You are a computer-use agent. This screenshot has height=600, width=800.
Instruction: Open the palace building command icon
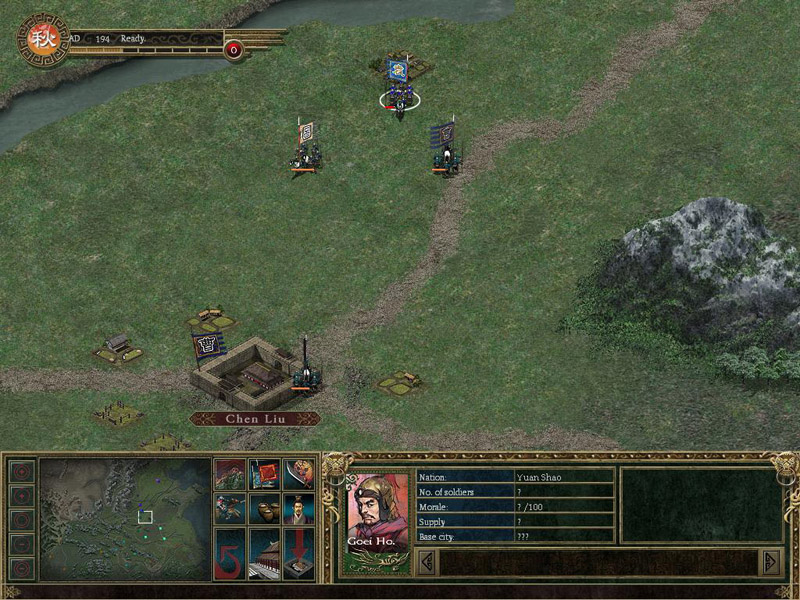[x=265, y=554]
